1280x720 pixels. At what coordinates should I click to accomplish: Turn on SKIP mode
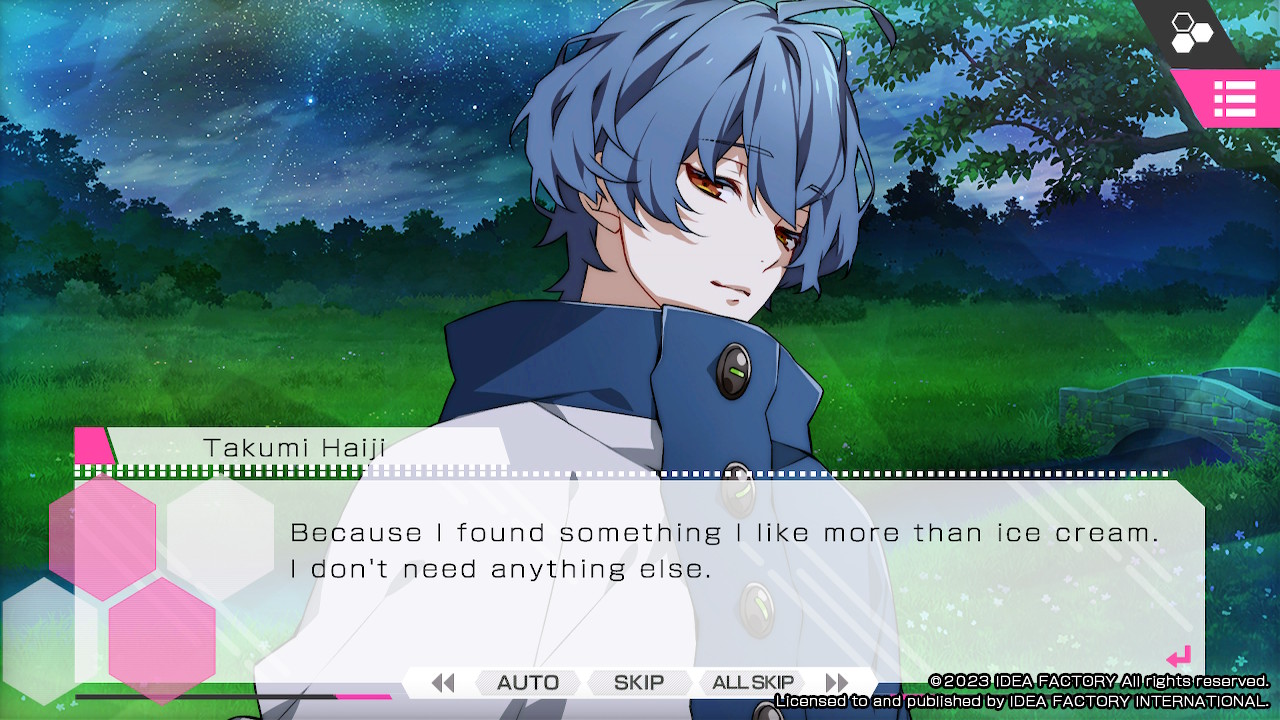click(x=638, y=682)
